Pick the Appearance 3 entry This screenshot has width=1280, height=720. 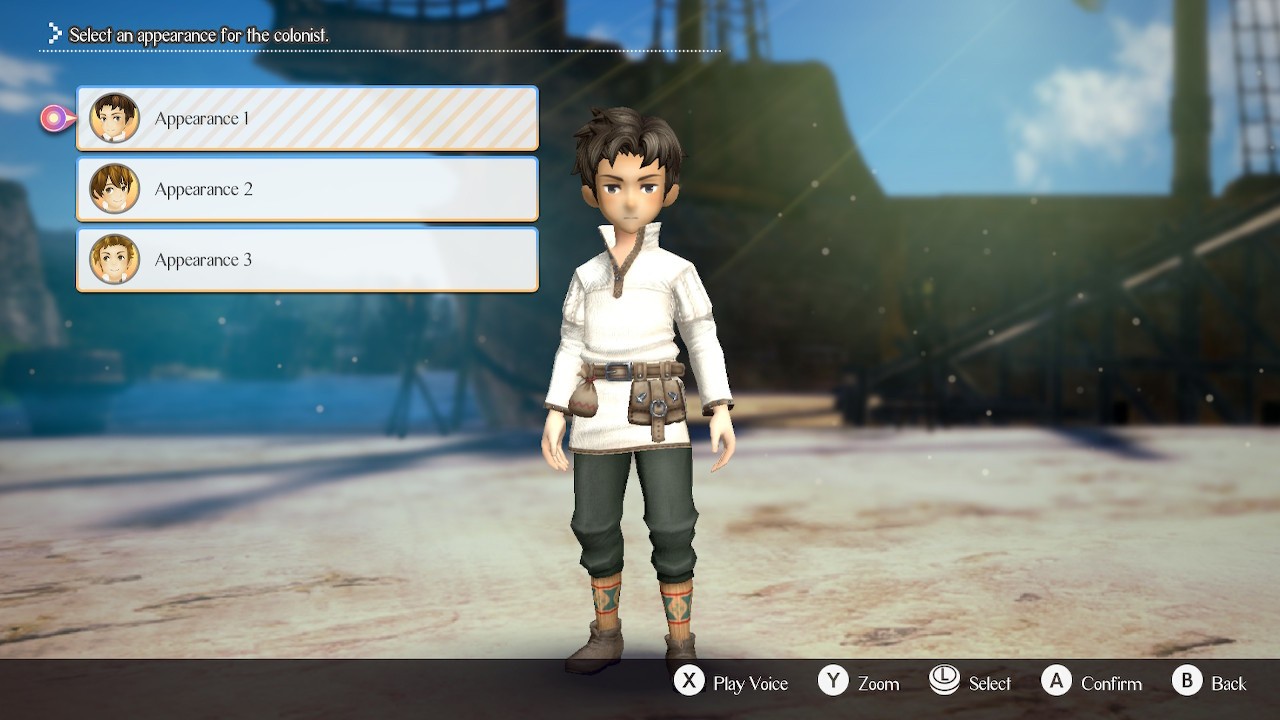pos(307,260)
